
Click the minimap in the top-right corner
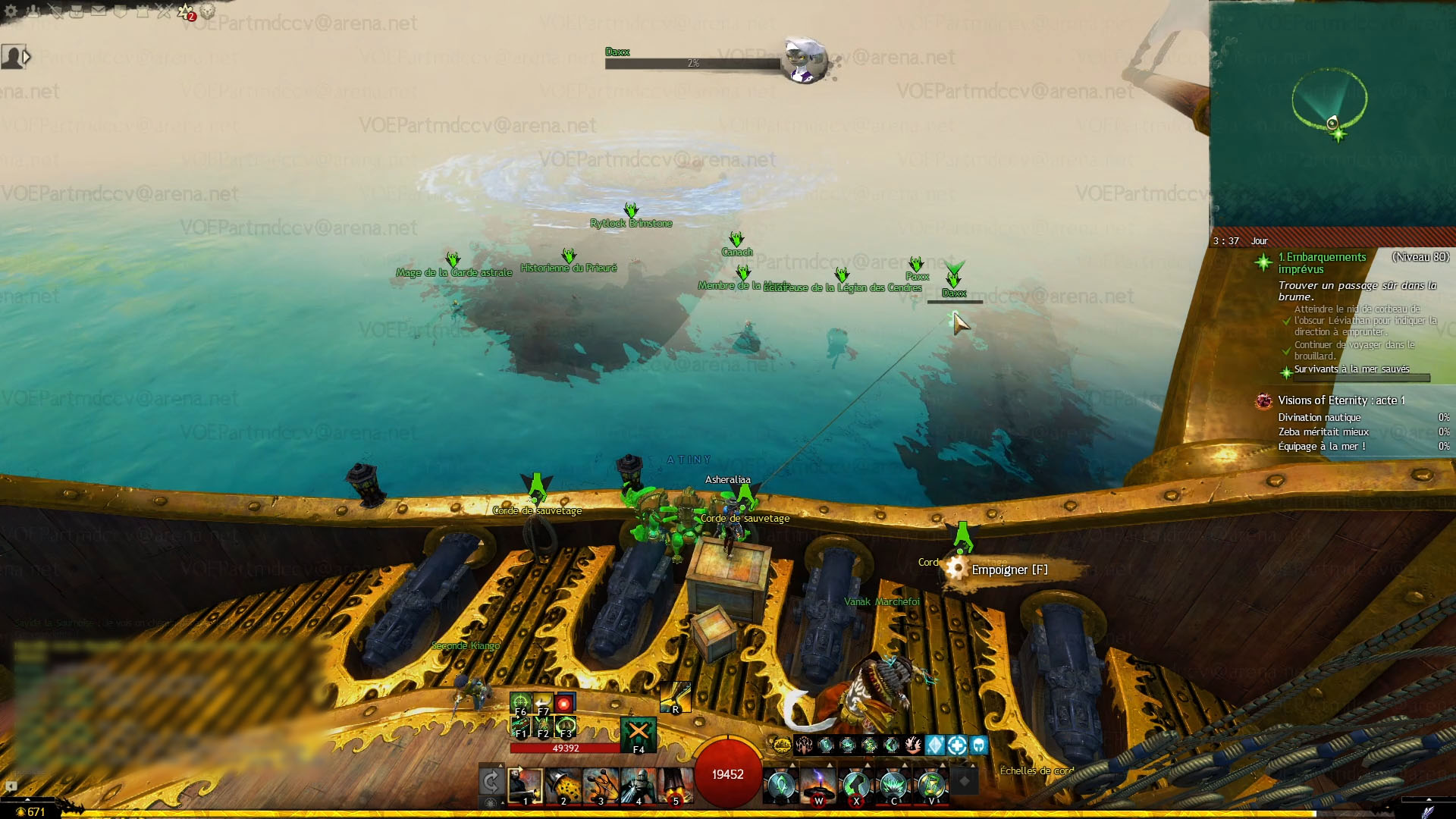[1332, 114]
